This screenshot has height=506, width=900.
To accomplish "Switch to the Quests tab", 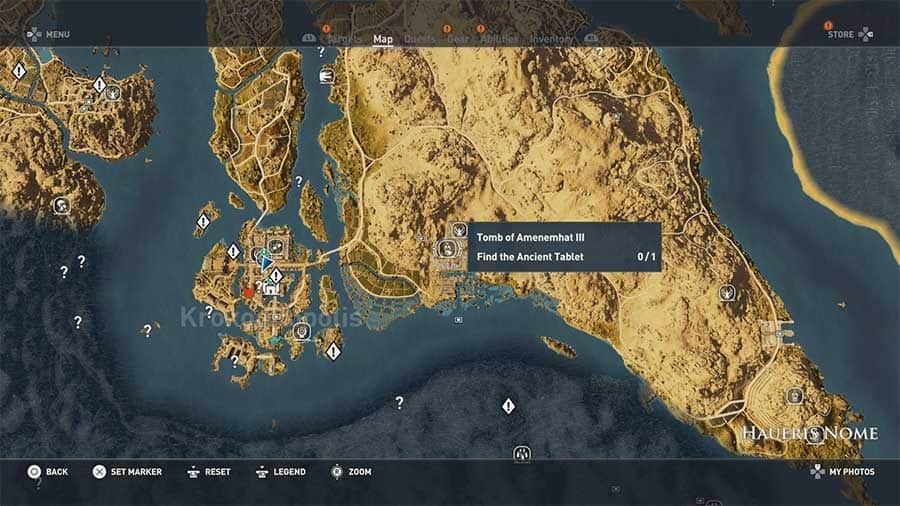I will [419, 40].
